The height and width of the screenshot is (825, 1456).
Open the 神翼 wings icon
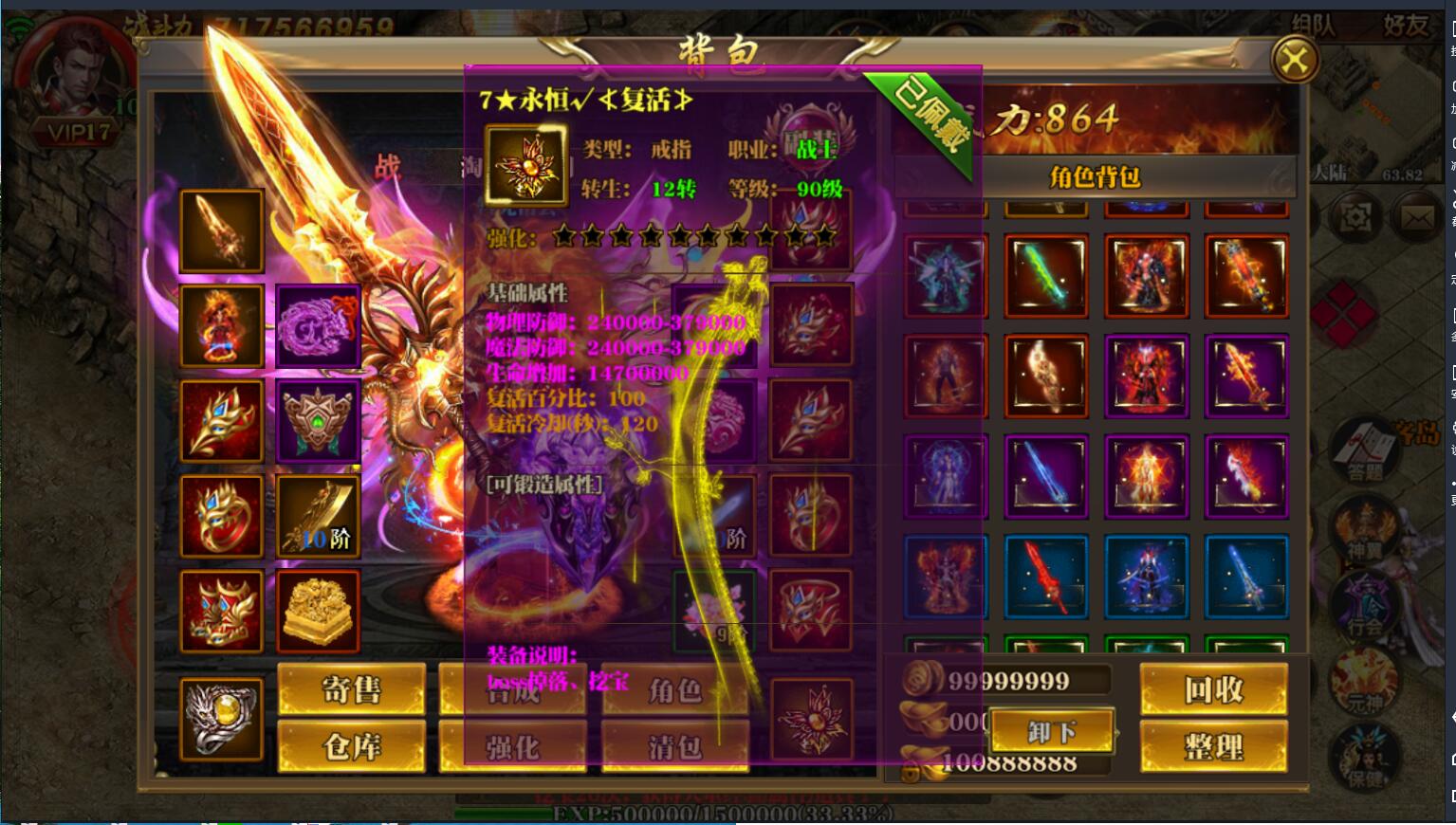pos(1364,531)
